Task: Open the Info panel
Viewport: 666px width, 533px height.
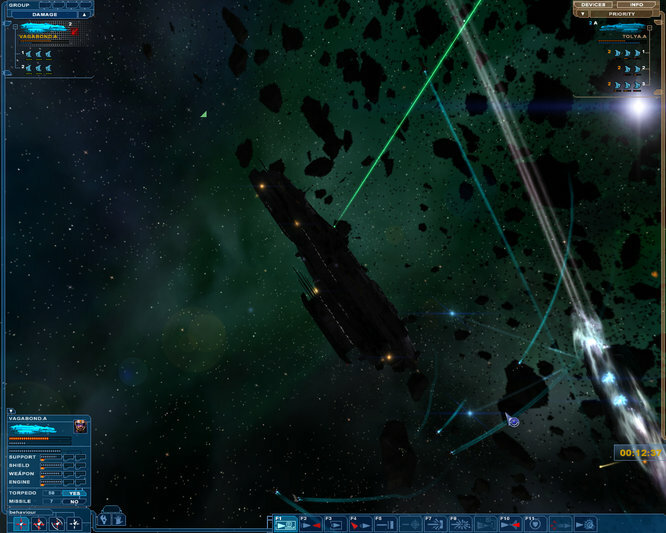Action: (636, 5)
